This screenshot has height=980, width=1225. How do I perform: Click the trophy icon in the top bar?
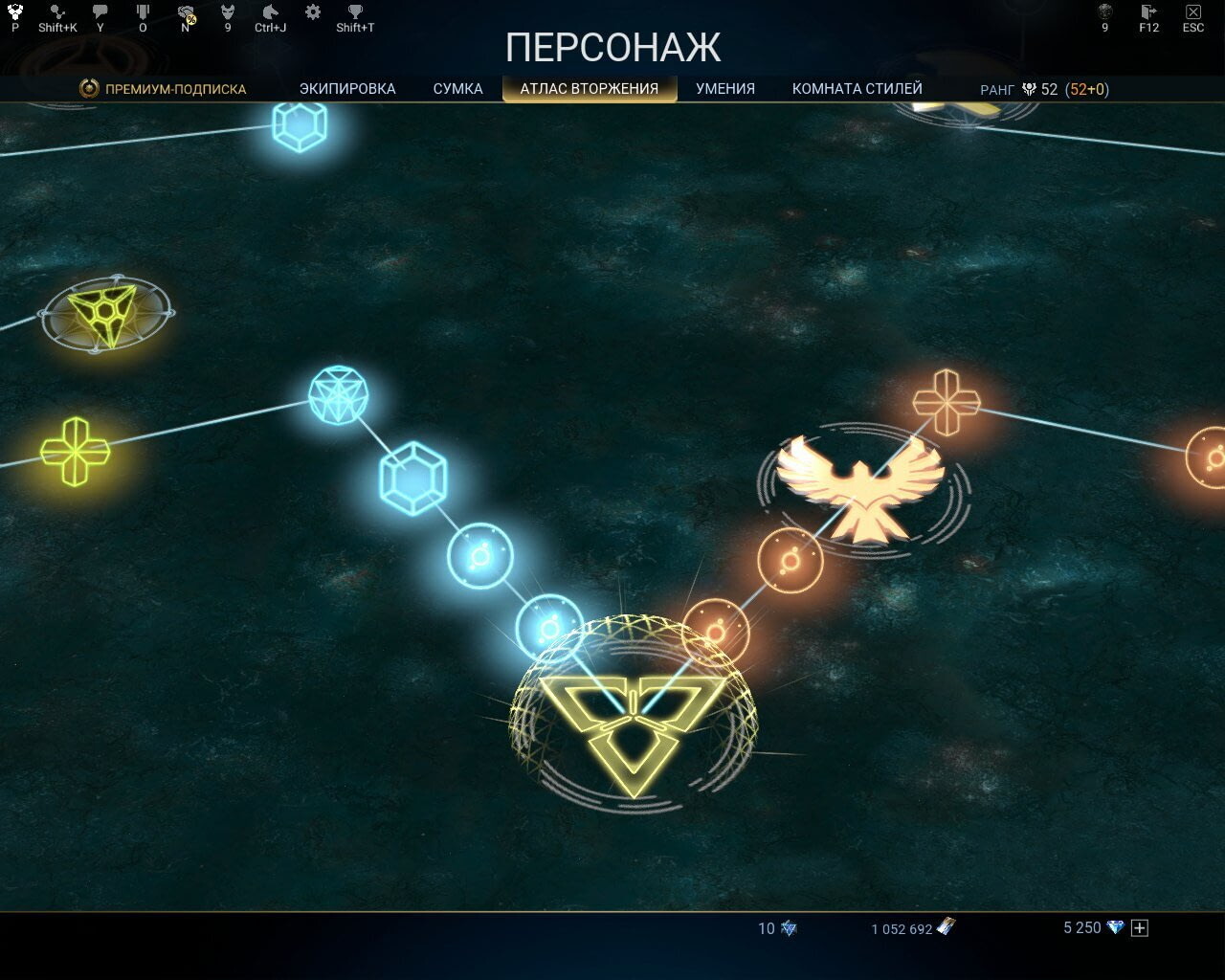pos(355,12)
